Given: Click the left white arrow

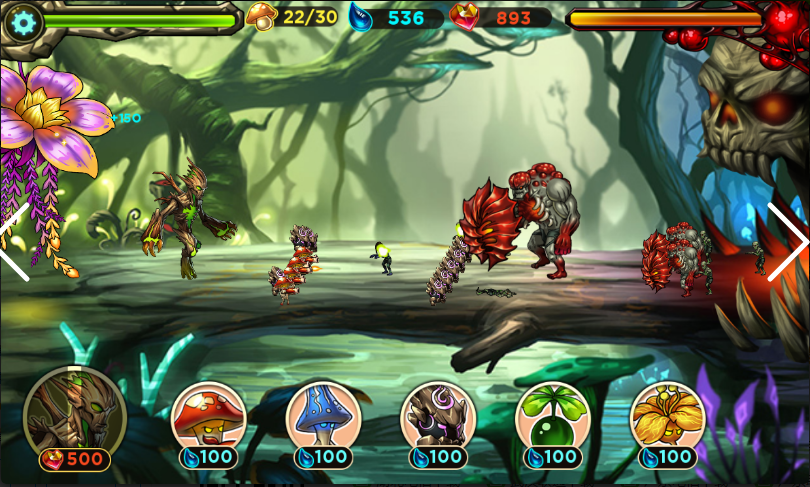Looking at the screenshot, I should point(14,242).
